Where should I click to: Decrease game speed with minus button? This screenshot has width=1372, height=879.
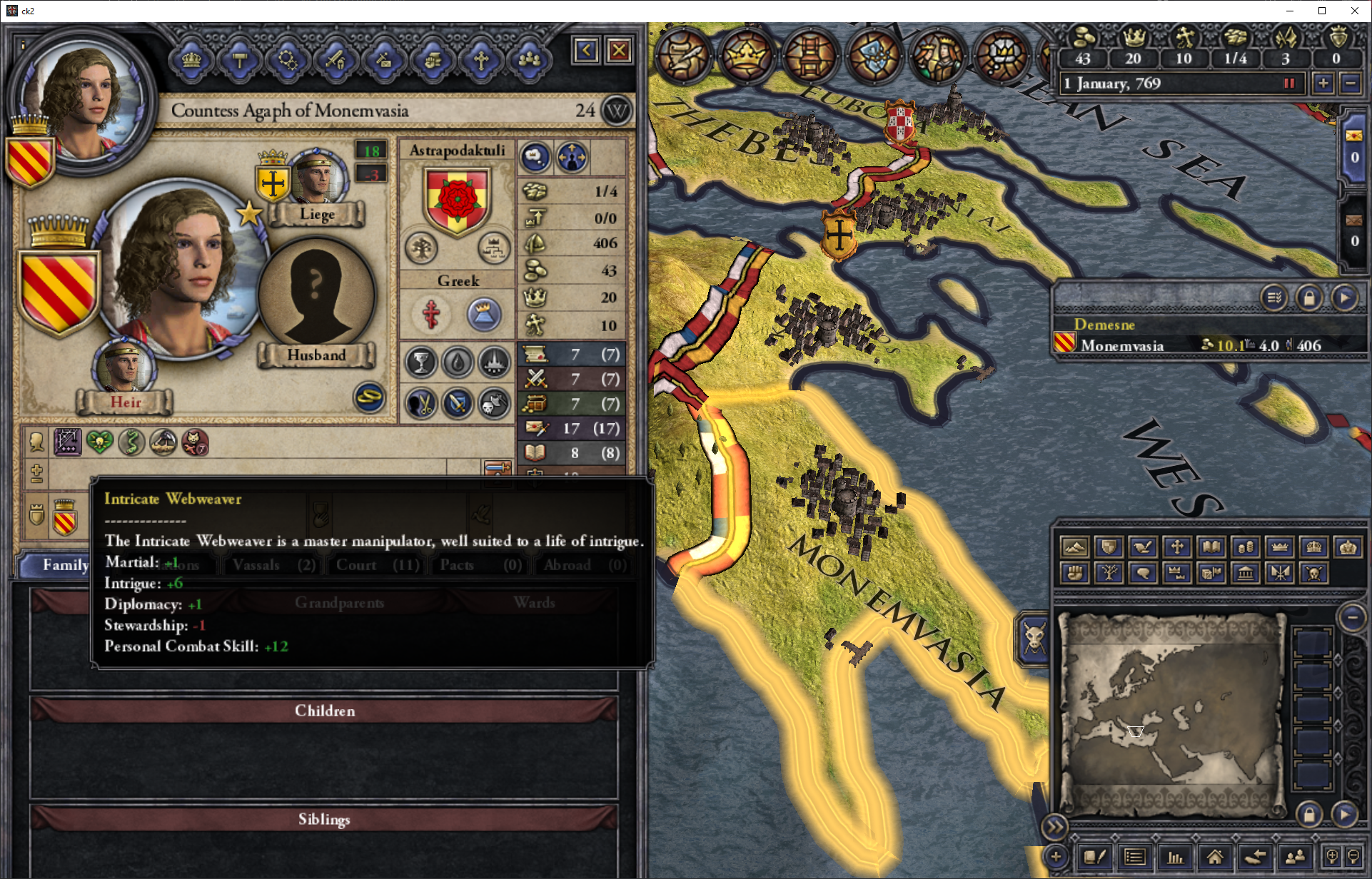1351,83
